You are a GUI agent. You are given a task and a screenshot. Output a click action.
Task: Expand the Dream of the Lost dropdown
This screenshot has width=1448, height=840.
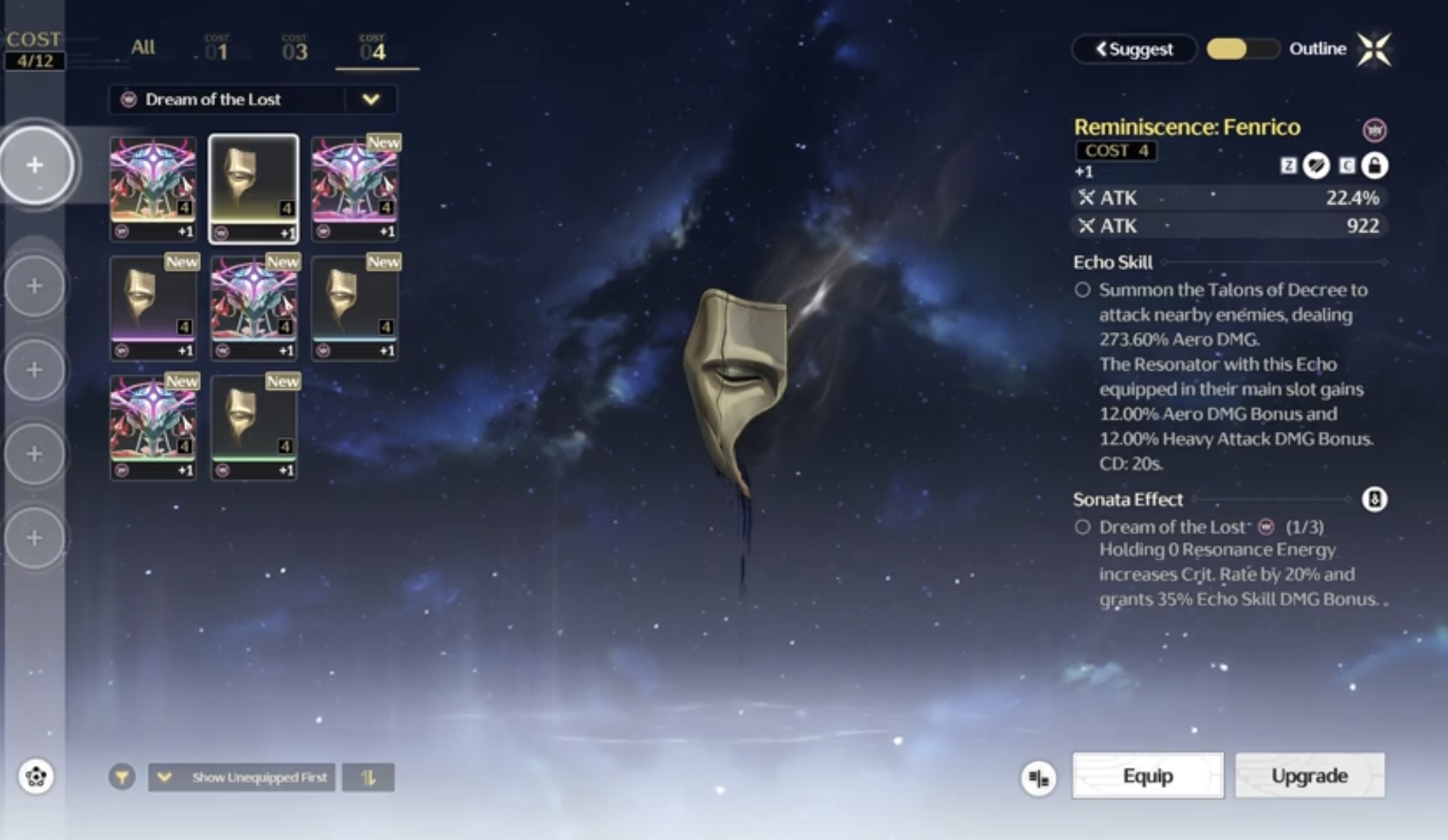pyautogui.click(x=371, y=100)
